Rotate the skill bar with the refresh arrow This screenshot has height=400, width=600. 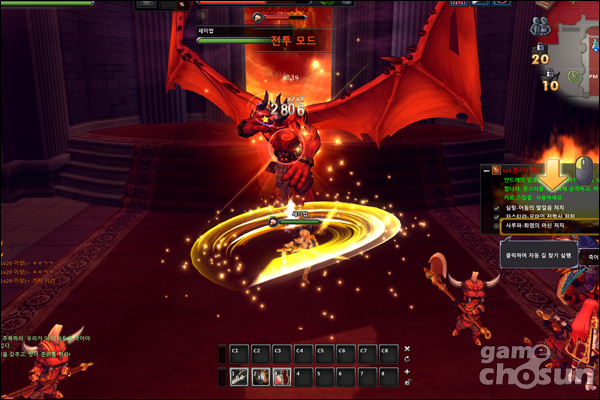[x=407, y=359]
